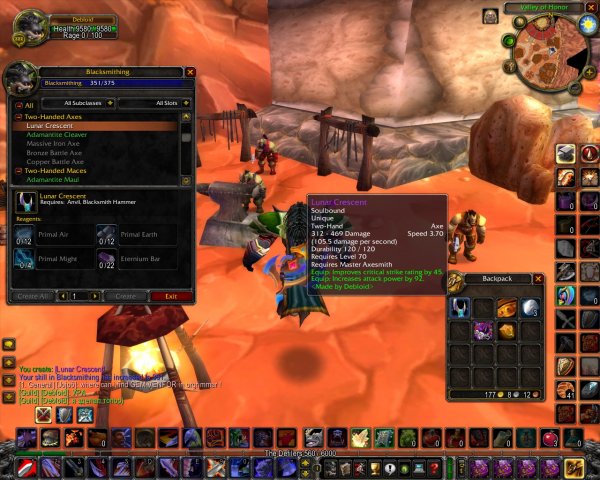
Task: Click the Eternium Bar reagent icon
Action: point(107,259)
